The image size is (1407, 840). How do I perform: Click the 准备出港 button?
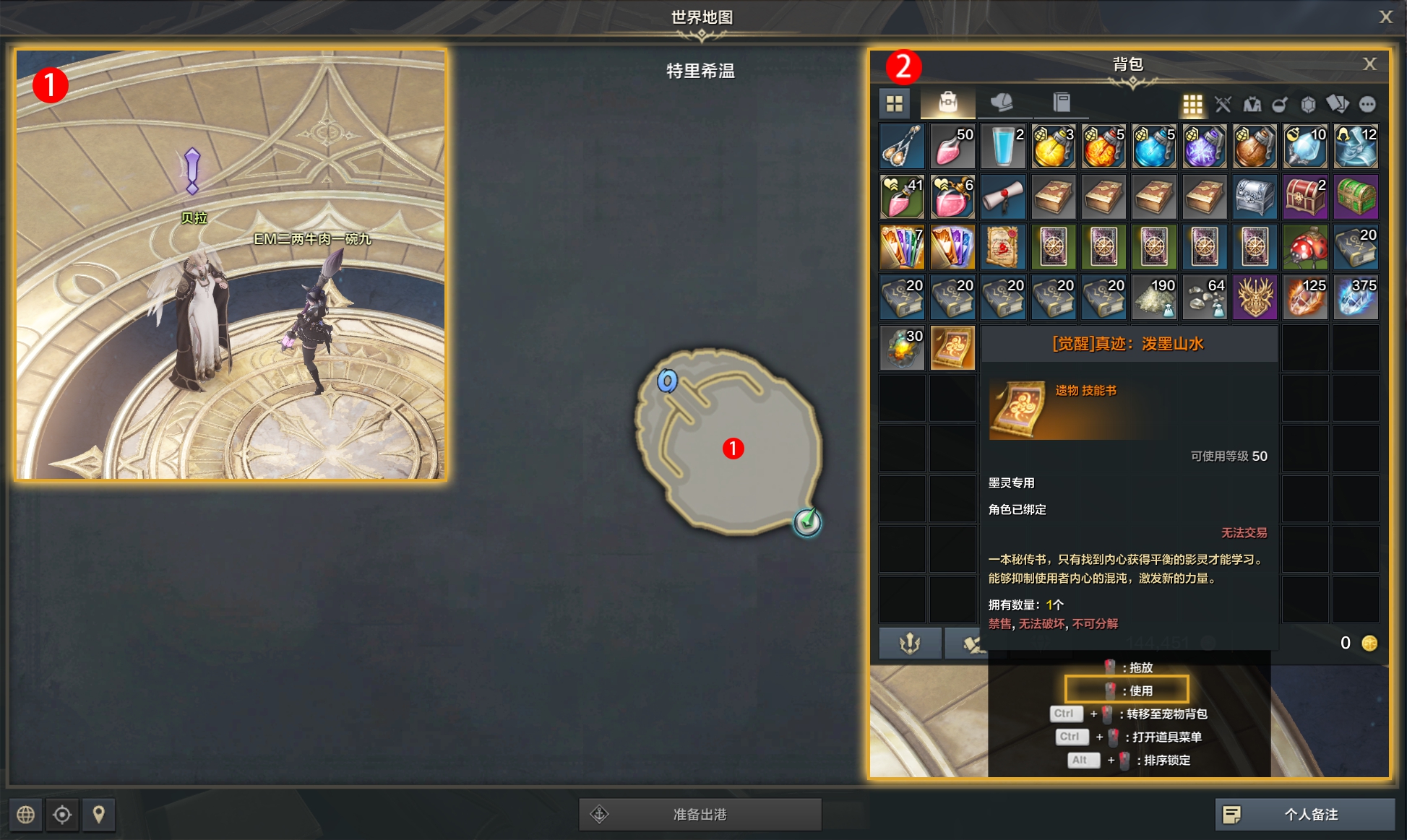tap(700, 814)
